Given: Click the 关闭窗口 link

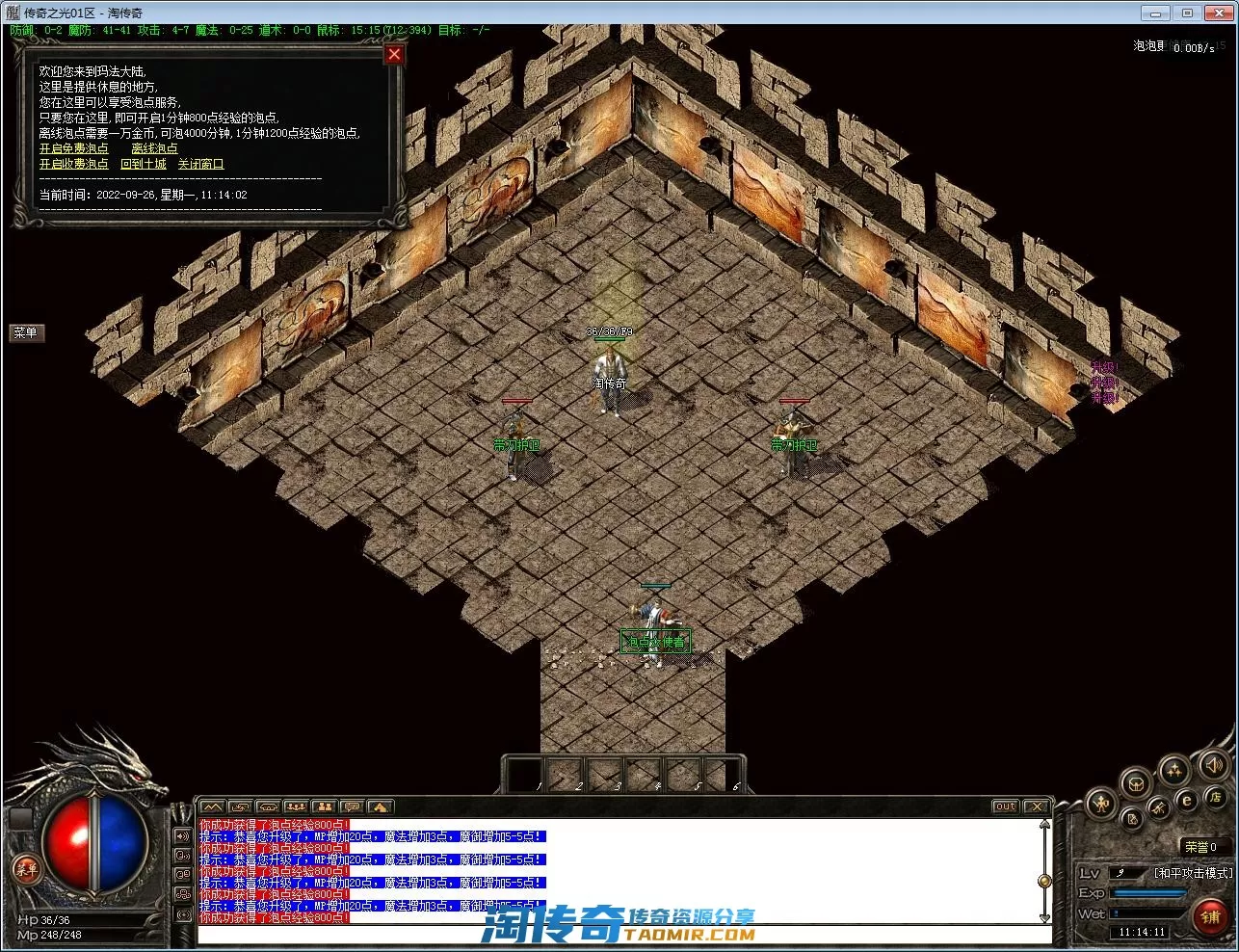Looking at the screenshot, I should click(x=200, y=164).
